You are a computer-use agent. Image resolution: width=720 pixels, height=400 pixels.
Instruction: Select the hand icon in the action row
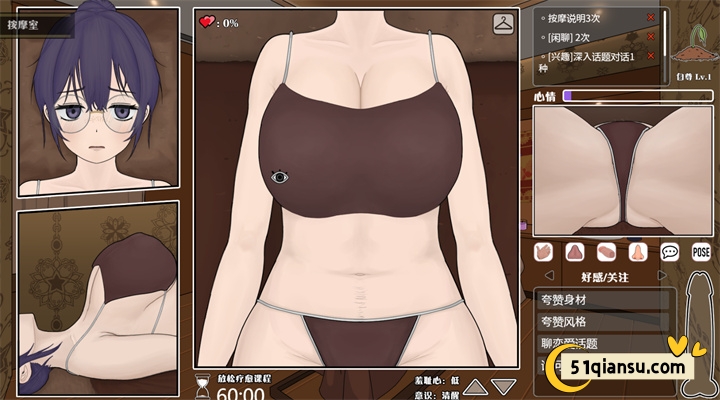pos(543,252)
